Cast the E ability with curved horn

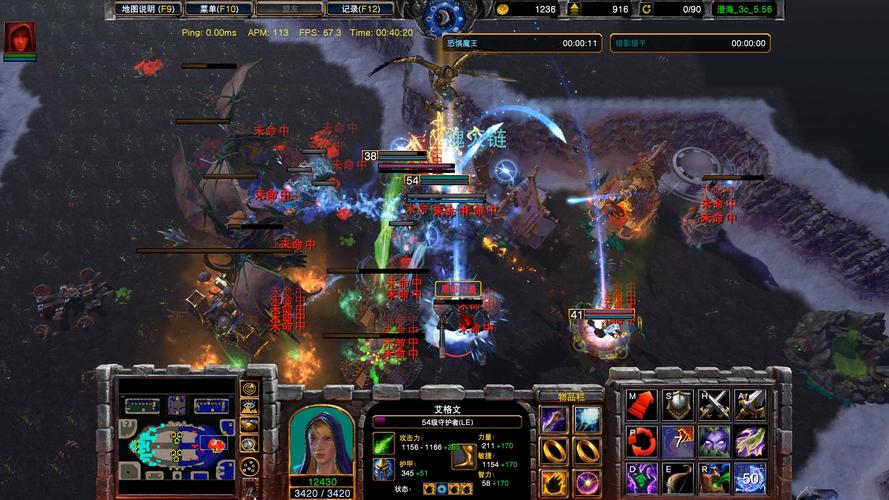point(677,477)
